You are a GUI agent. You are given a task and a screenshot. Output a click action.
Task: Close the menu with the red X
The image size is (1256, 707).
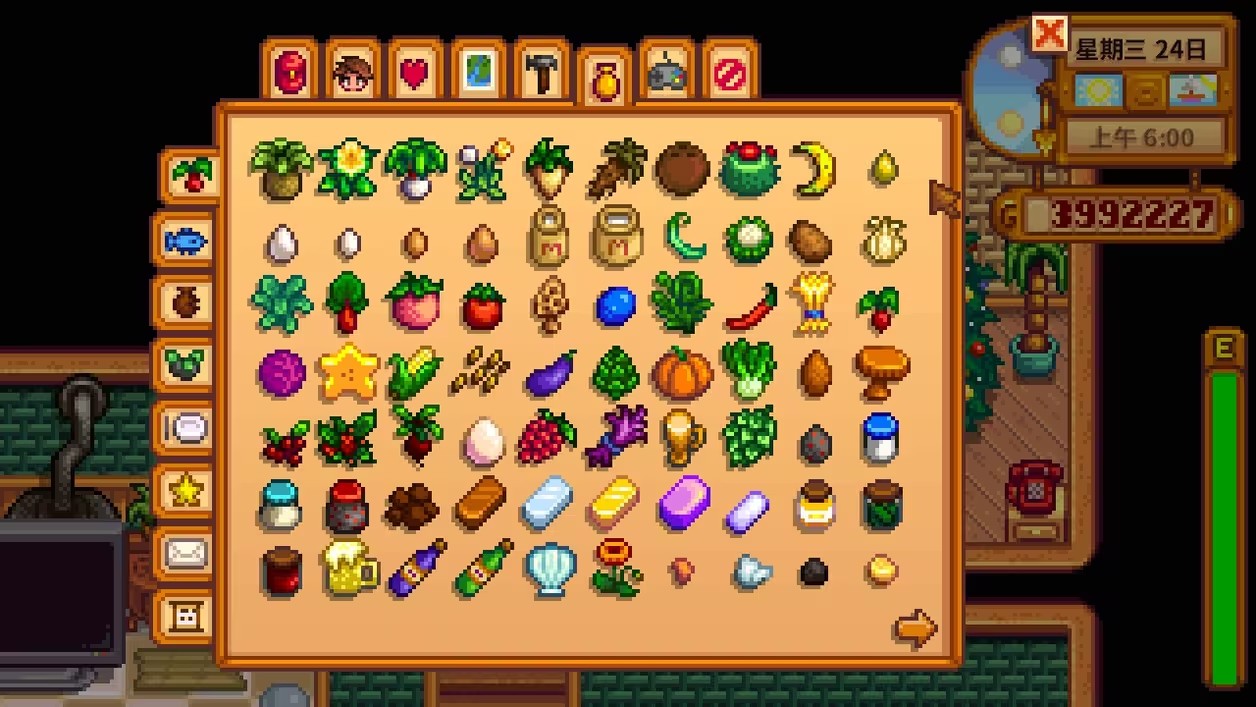pyautogui.click(x=1049, y=35)
